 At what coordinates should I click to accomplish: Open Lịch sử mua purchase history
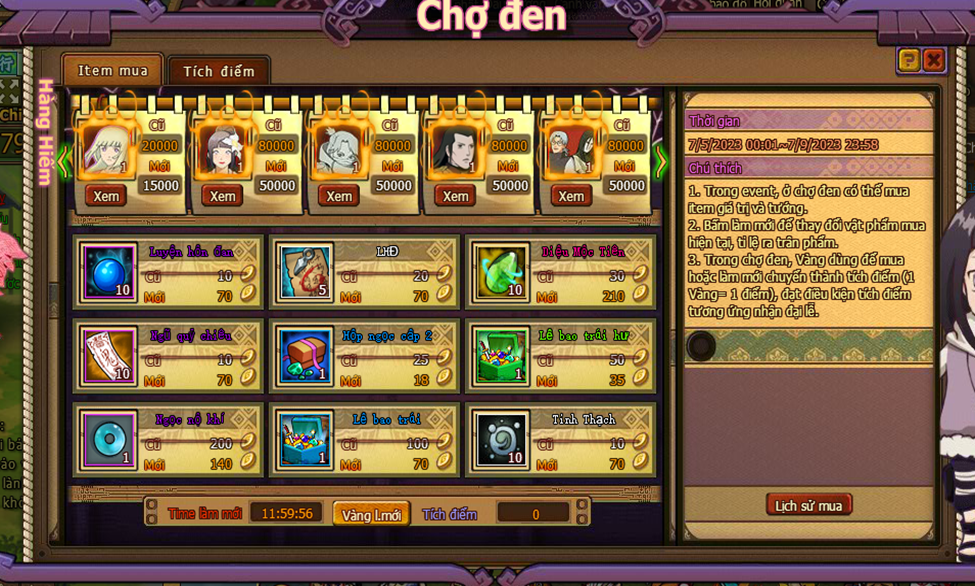[x=808, y=505]
